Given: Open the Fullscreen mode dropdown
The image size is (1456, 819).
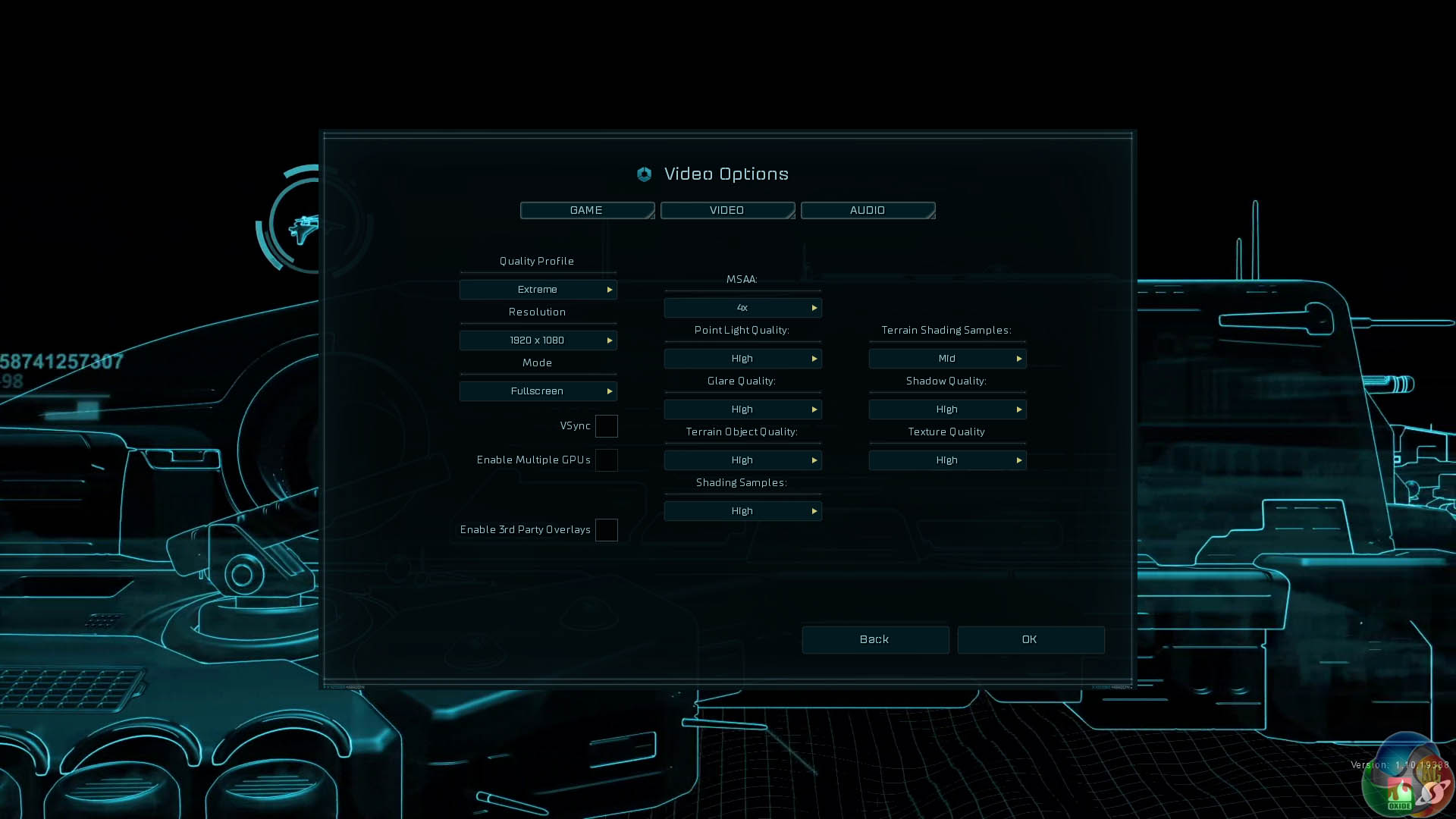Looking at the screenshot, I should click(538, 391).
